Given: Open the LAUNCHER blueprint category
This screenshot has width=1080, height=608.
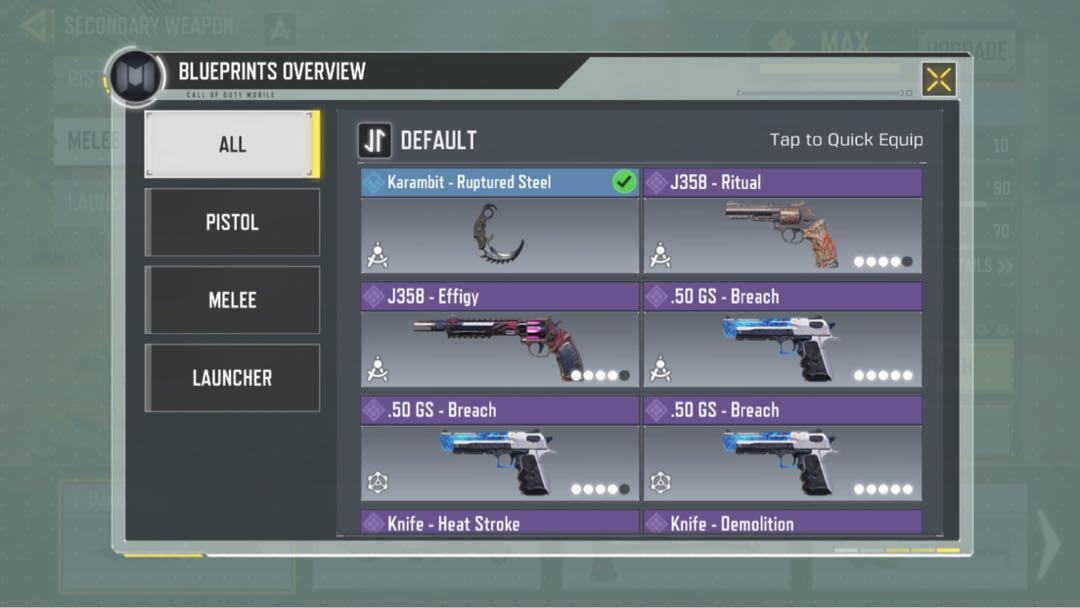Looking at the screenshot, I should pos(232,378).
